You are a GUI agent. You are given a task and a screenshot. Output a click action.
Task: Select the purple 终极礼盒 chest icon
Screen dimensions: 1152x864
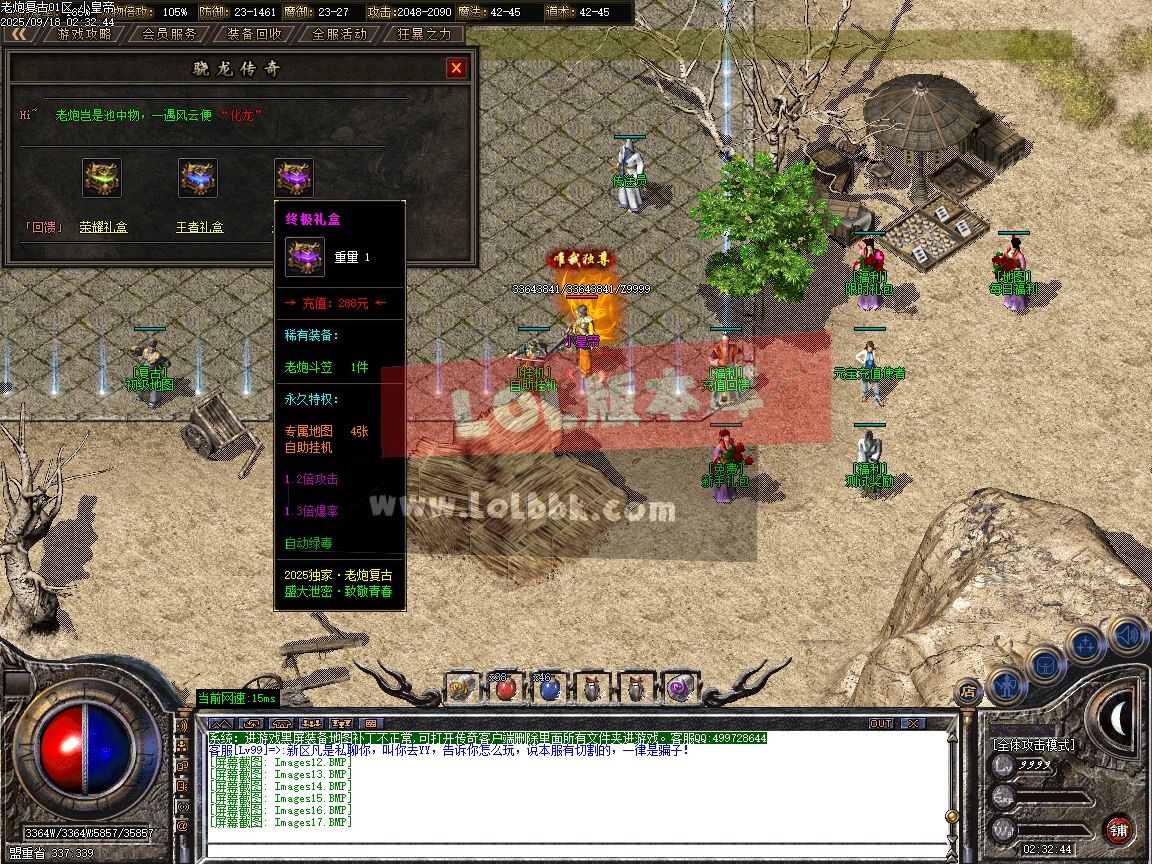[x=294, y=178]
